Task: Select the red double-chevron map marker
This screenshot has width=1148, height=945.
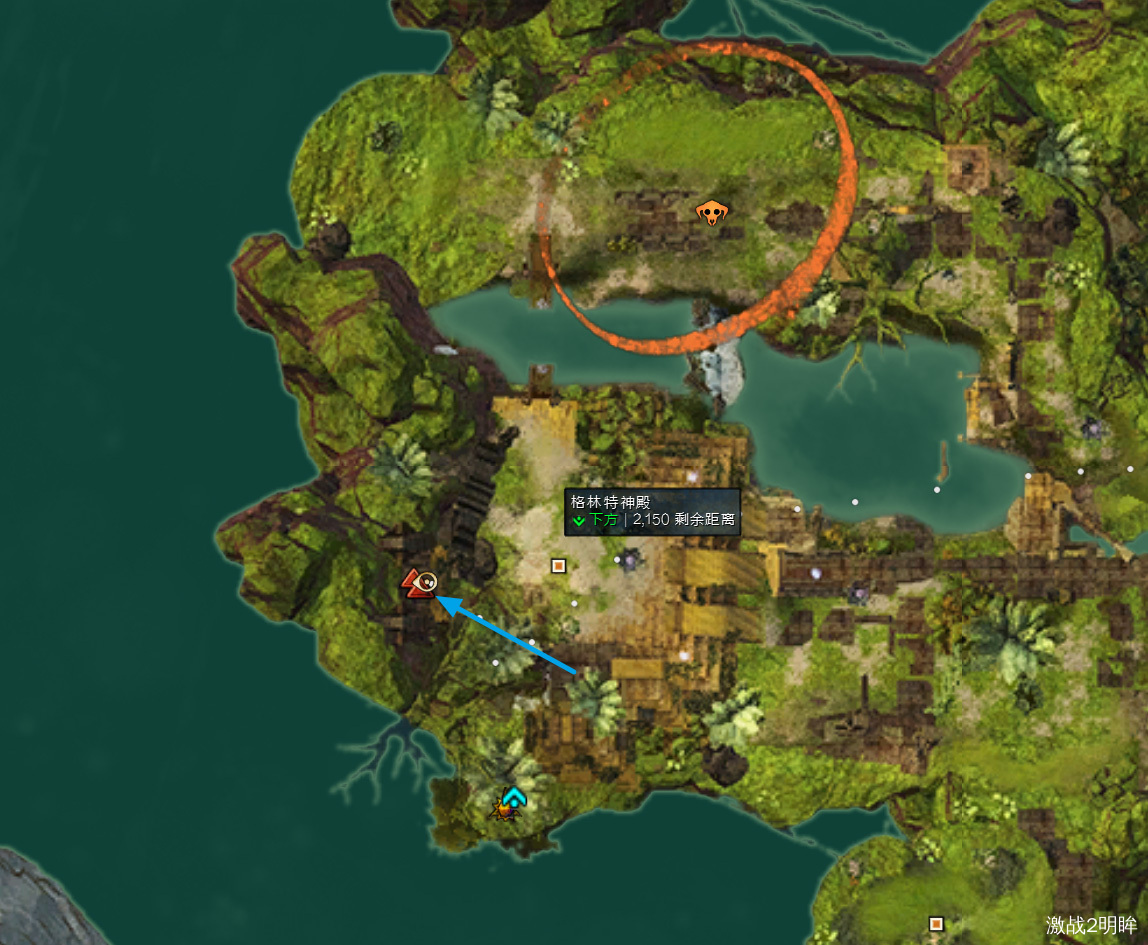Action: (x=415, y=584)
